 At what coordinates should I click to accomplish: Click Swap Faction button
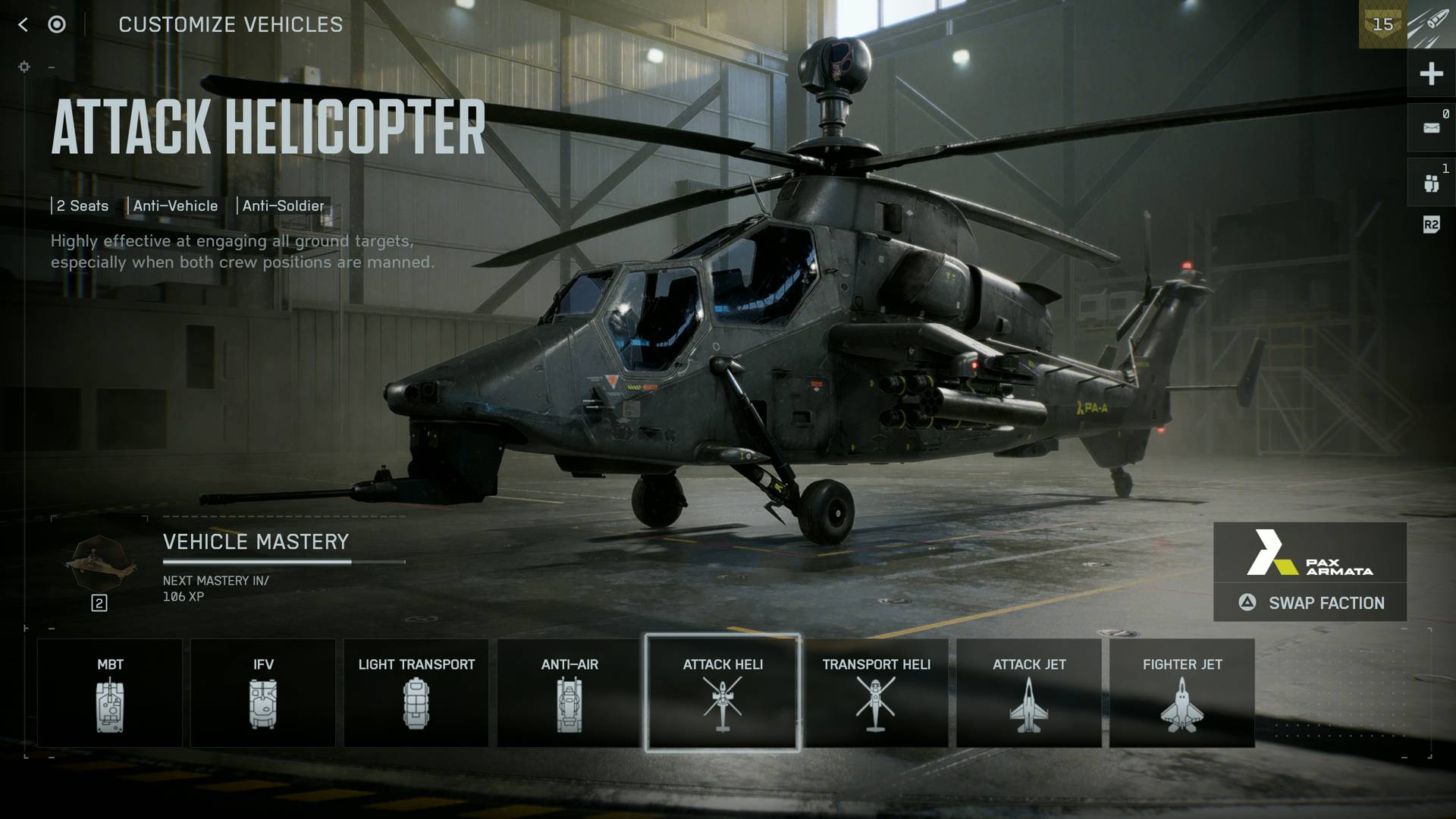coord(1310,603)
